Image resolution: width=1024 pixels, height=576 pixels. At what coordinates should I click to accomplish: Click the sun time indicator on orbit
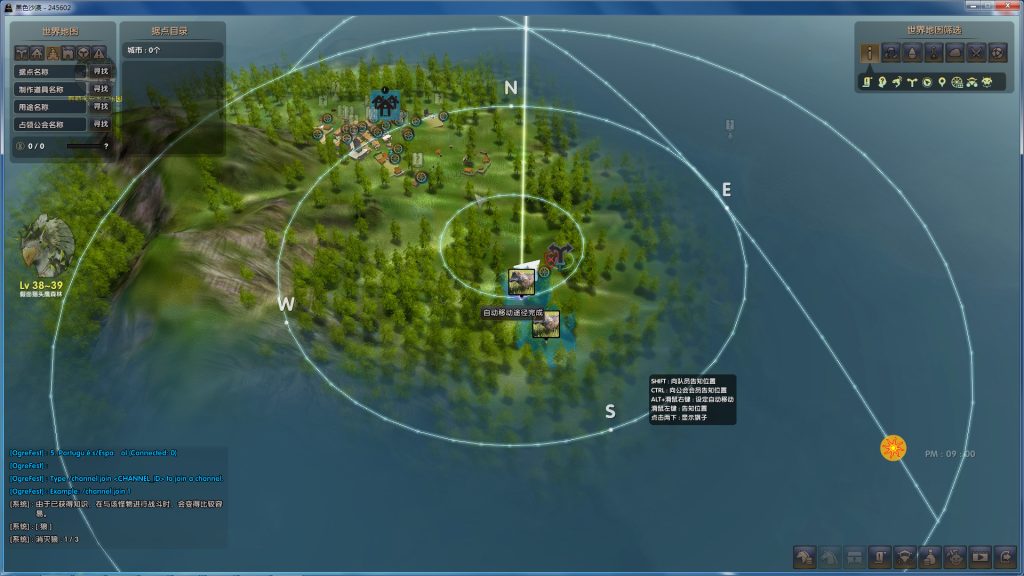[893, 448]
